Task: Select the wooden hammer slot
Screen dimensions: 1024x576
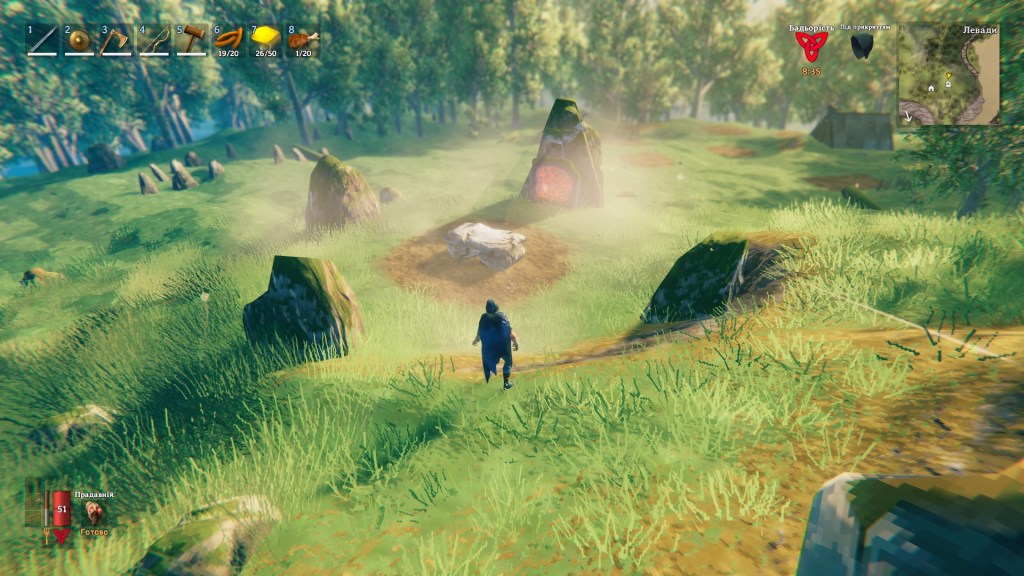Action: [191, 41]
